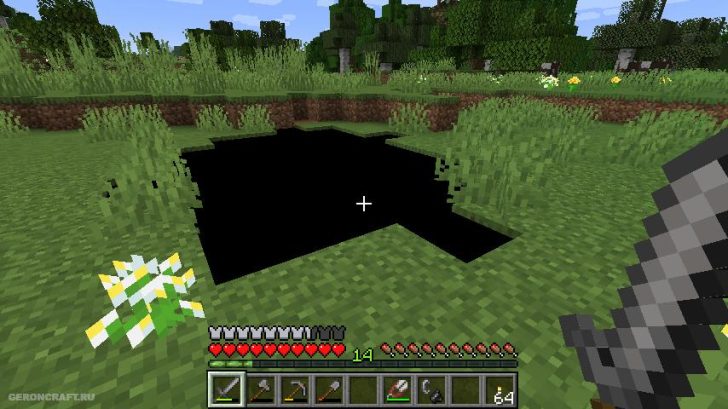Choose the pickaxe in the hotbar
The image size is (728, 409).
click(294, 389)
